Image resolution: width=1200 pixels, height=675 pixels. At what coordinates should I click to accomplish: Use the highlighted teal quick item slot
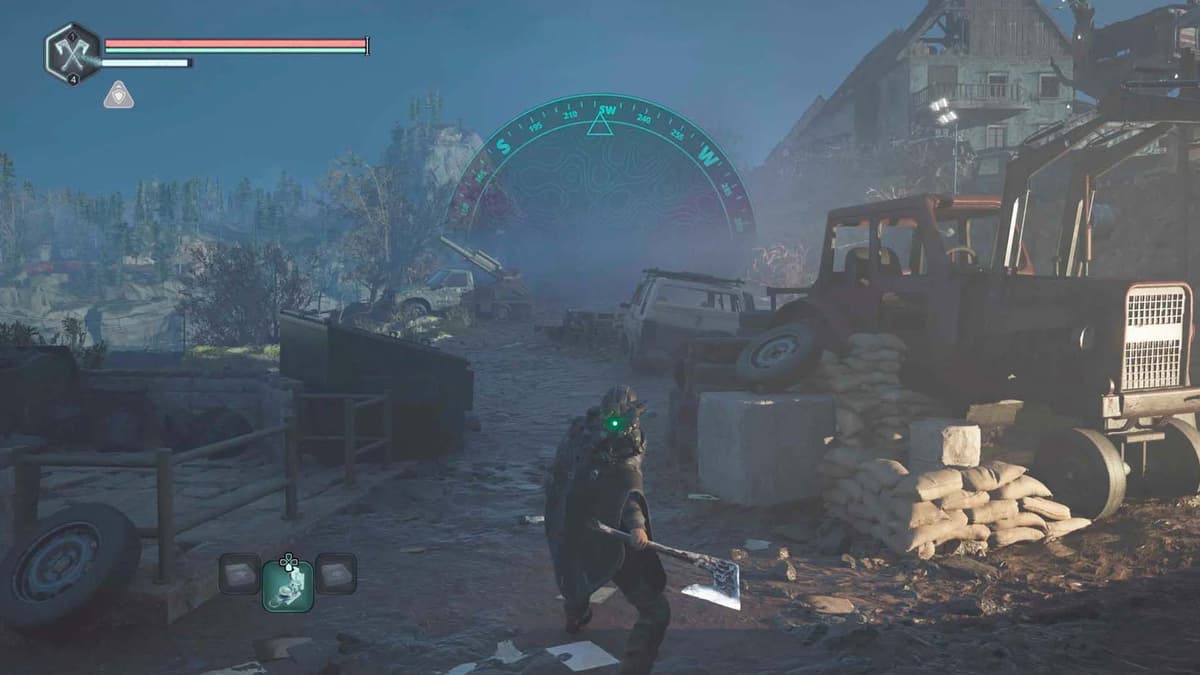click(x=288, y=585)
